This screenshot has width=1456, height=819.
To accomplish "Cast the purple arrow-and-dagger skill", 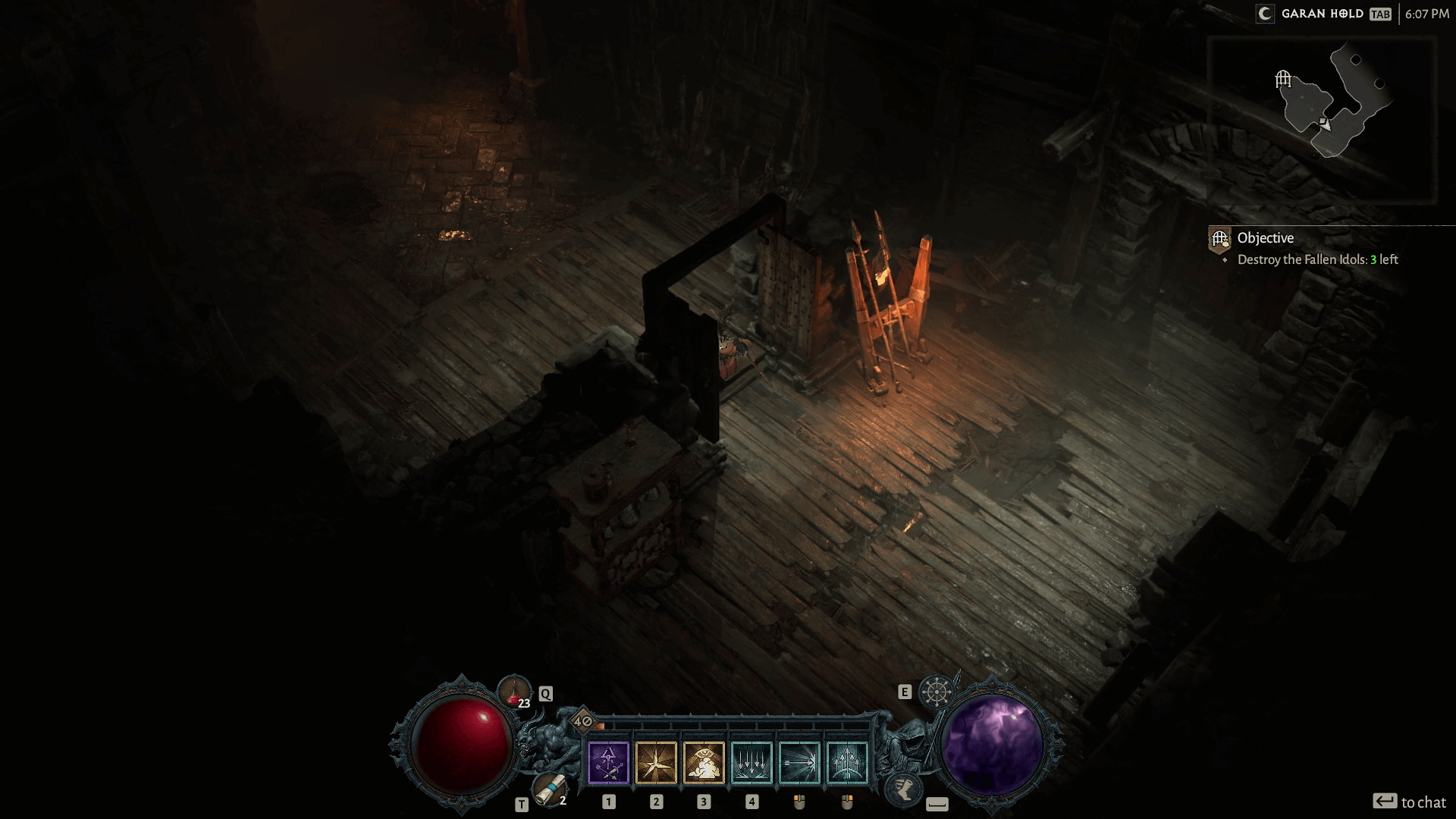I will pyautogui.click(x=608, y=762).
